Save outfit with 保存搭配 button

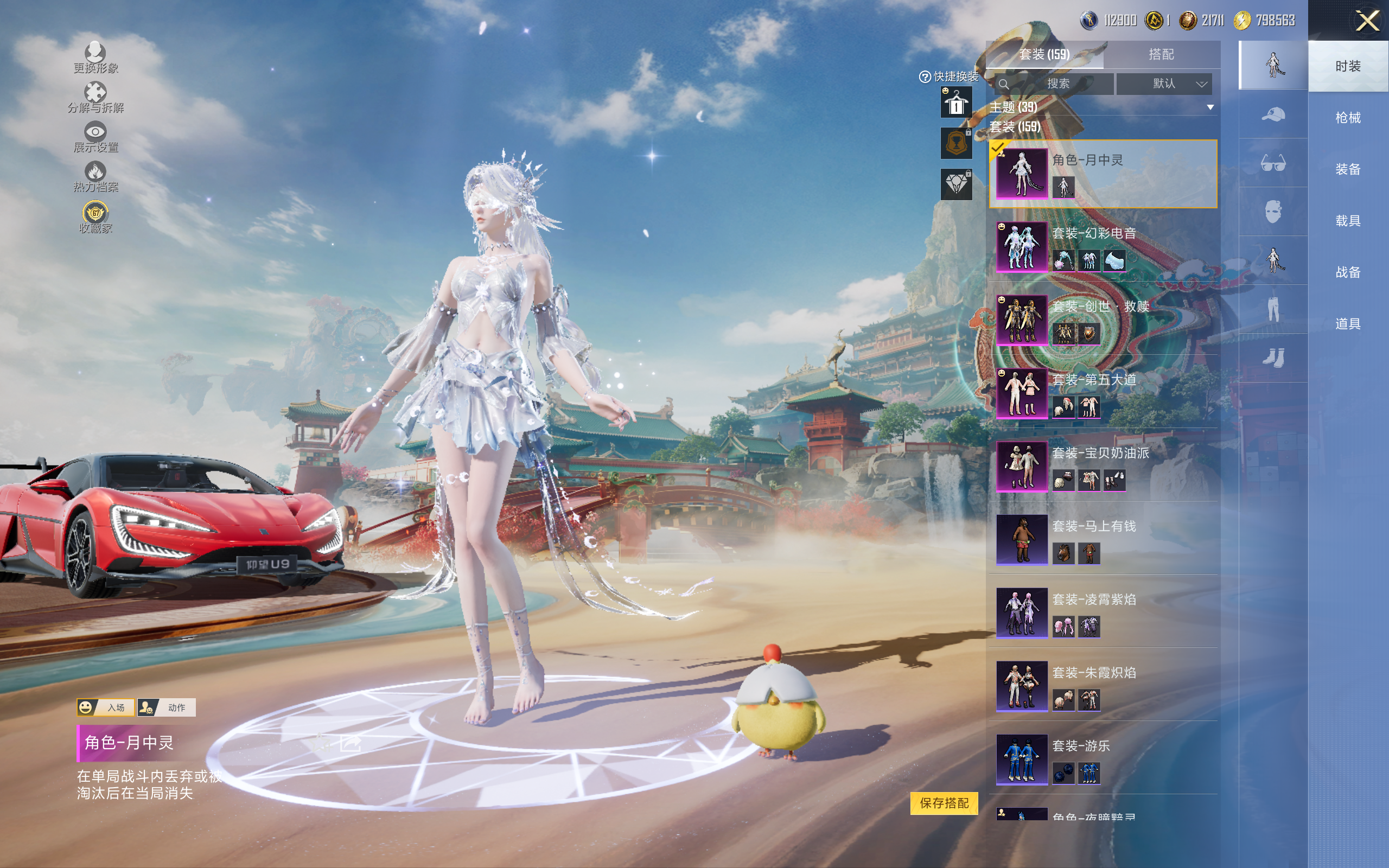point(944,802)
